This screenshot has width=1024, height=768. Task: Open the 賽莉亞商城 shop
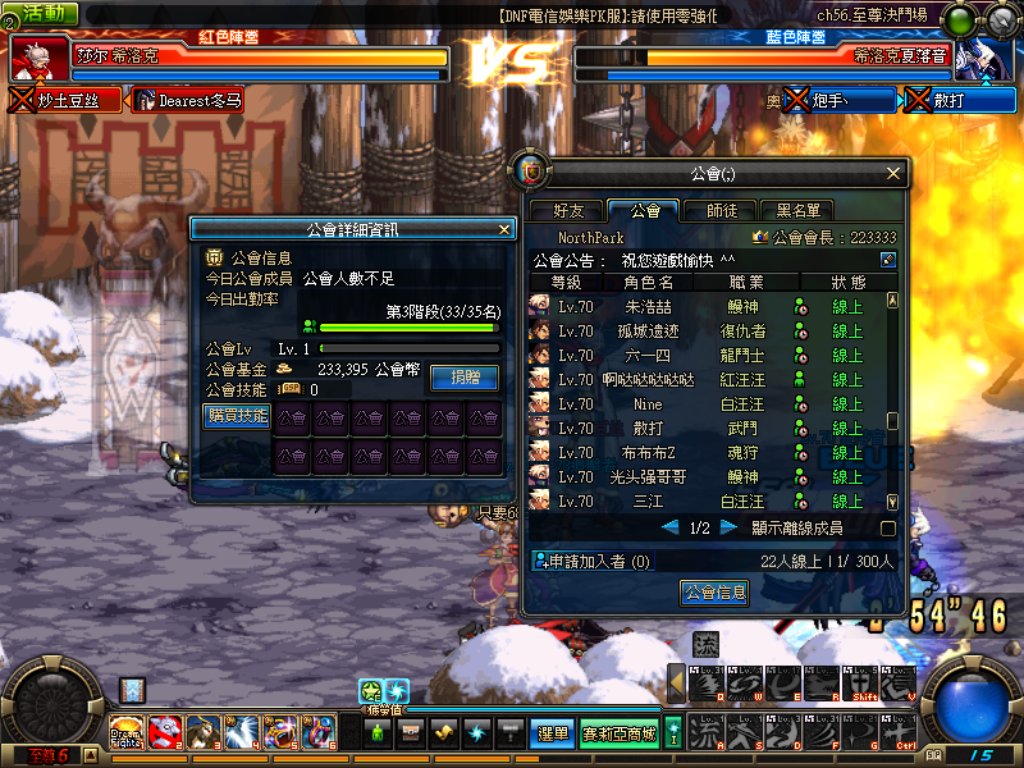pos(619,733)
